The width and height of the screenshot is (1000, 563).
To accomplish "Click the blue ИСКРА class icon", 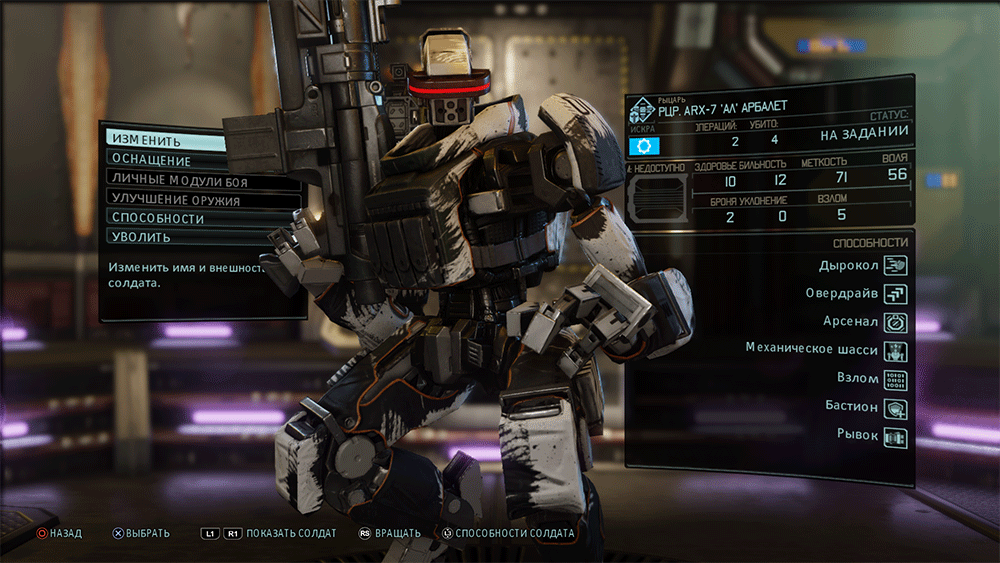I will [x=645, y=147].
